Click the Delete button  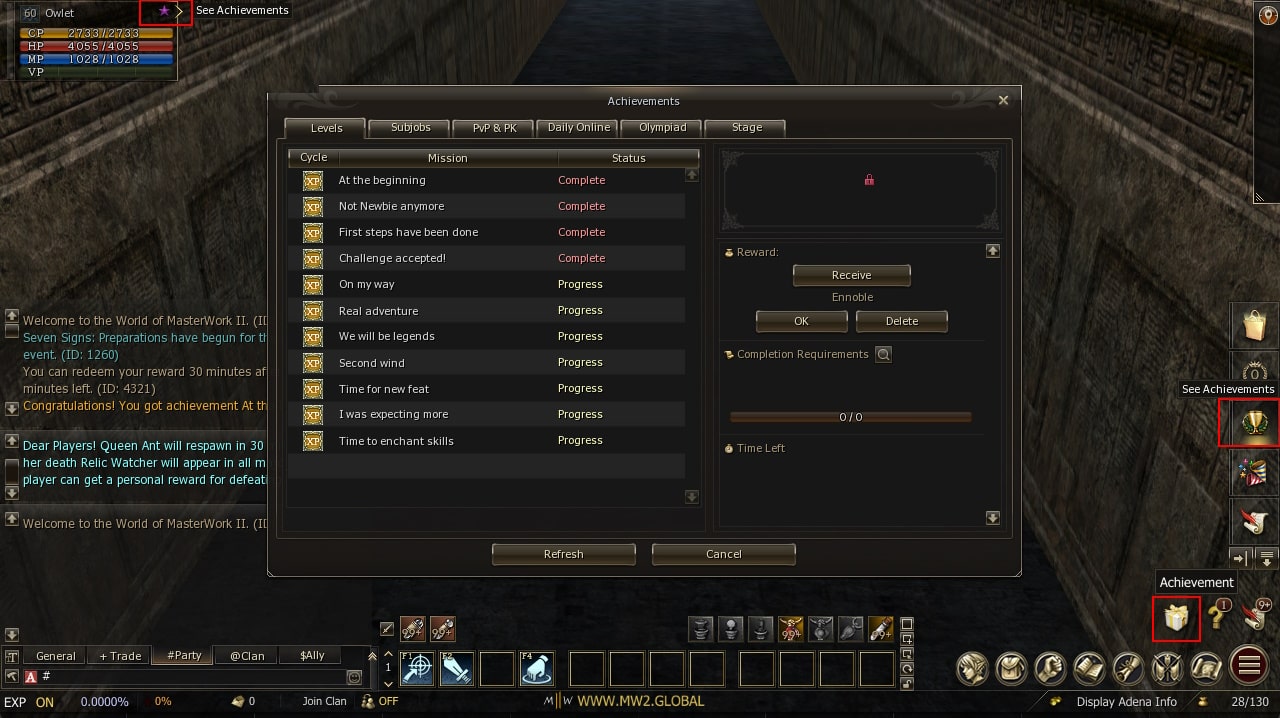click(901, 321)
